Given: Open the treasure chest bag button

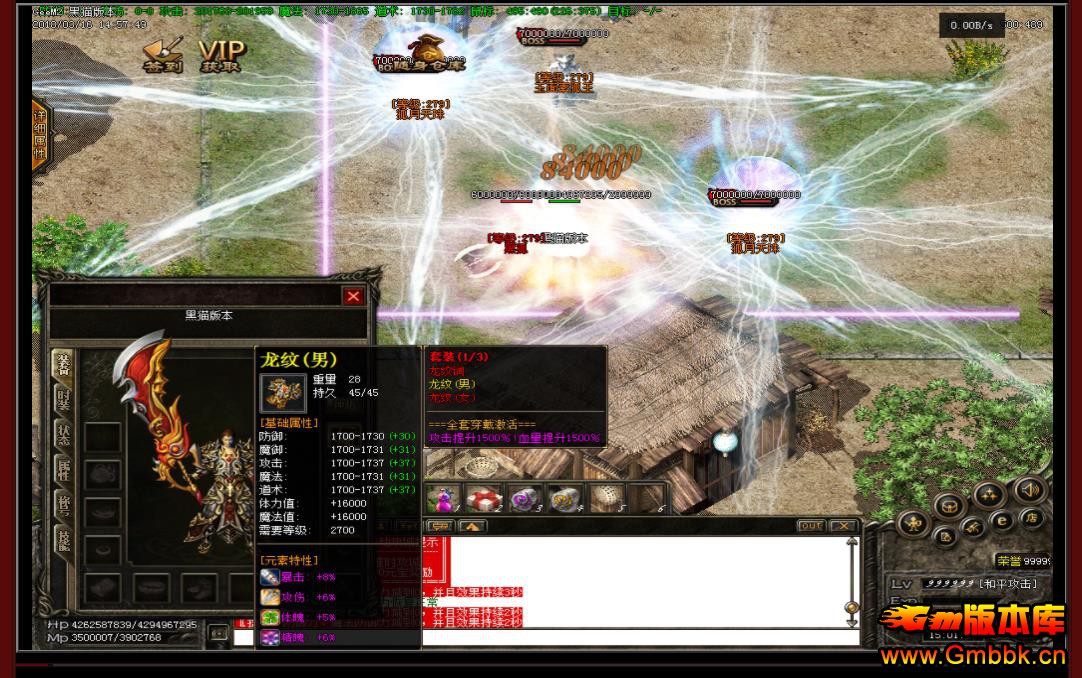Looking at the screenshot, I should (x=950, y=506).
